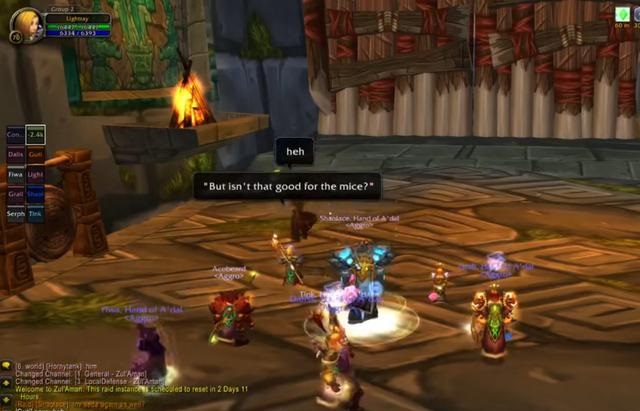Choose the Fiwa raid frame
The image size is (640, 411).
click(x=15, y=174)
